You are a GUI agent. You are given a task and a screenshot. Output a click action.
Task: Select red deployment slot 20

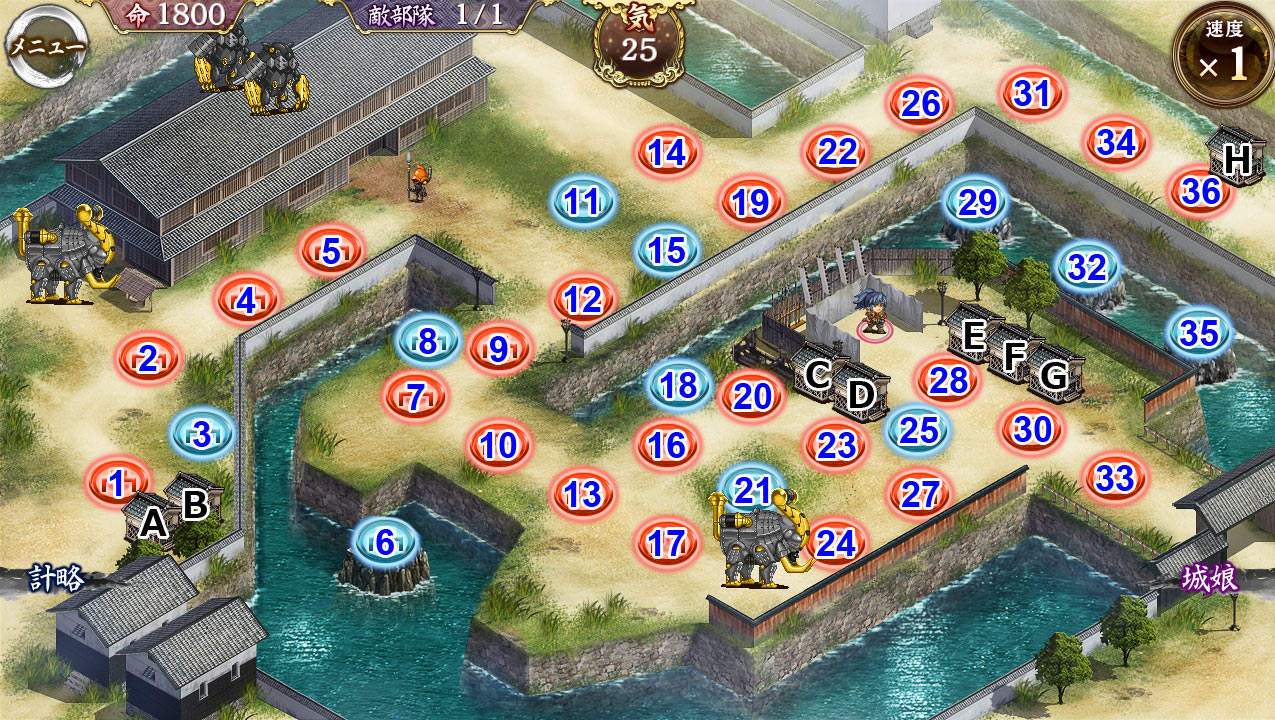click(752, 397)
